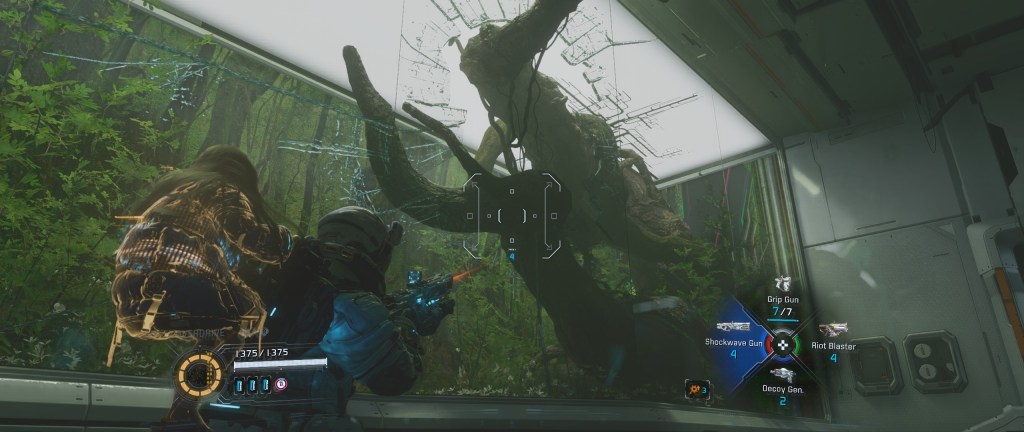Click the red circular icon beside blue cells
This screenshot has width=1024, height=432.
(281, 385)
